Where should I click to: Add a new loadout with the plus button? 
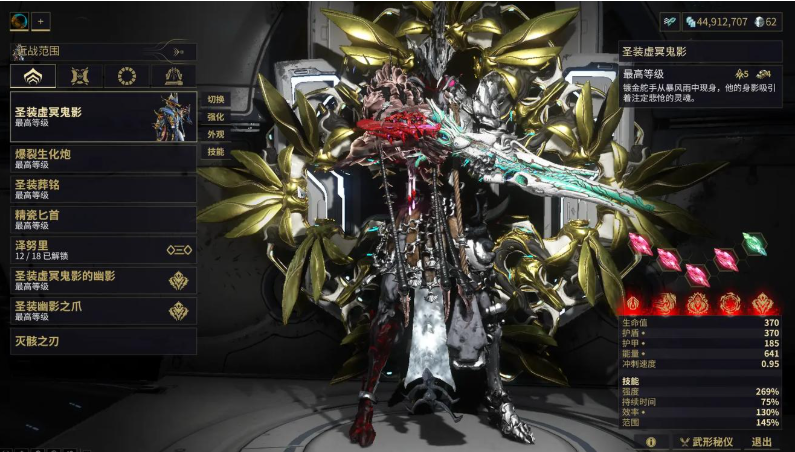tap(41, 20)
